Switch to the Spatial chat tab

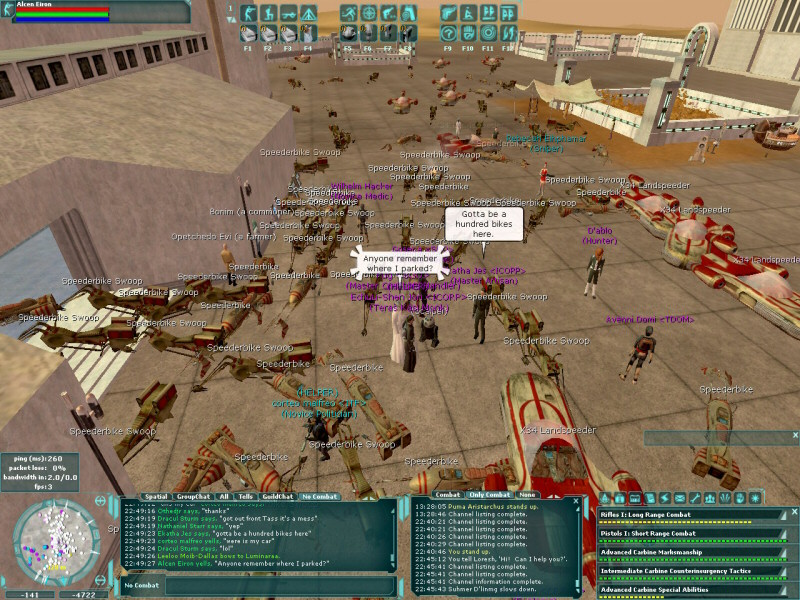(155, 496)
